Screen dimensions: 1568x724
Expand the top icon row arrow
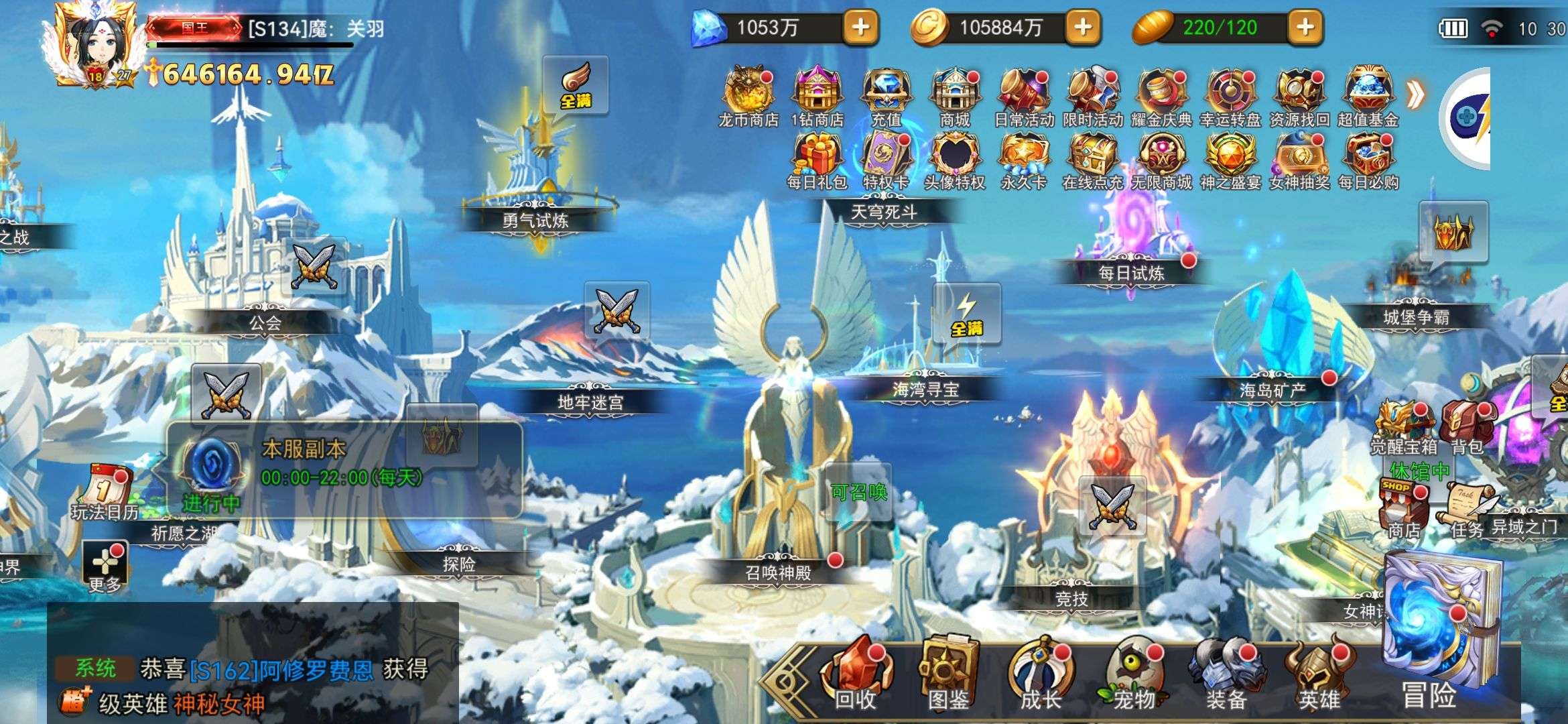pos(1415,95)
